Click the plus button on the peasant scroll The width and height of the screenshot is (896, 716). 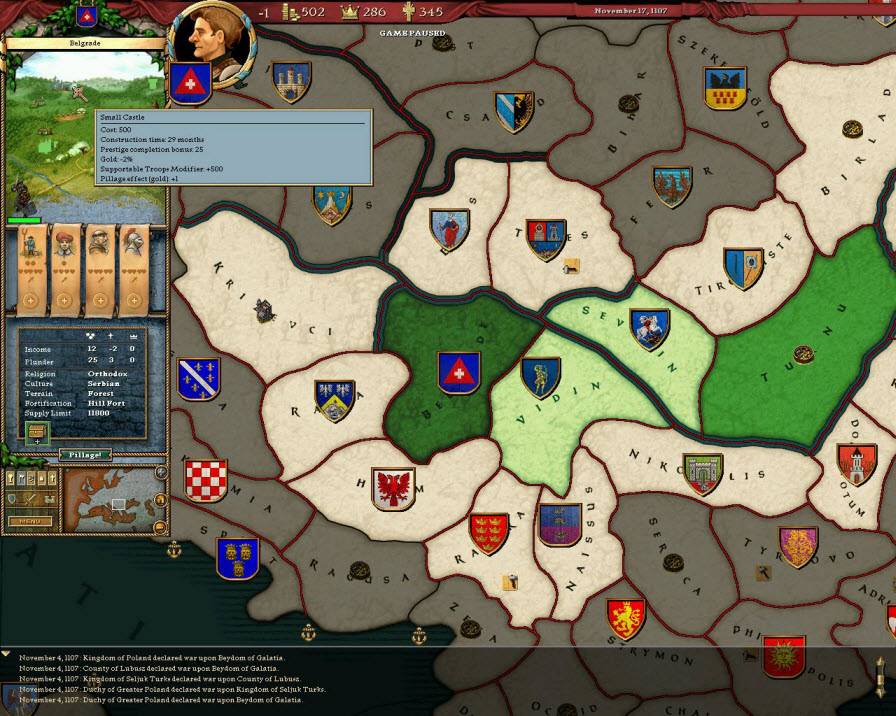(x=30, y=300)
